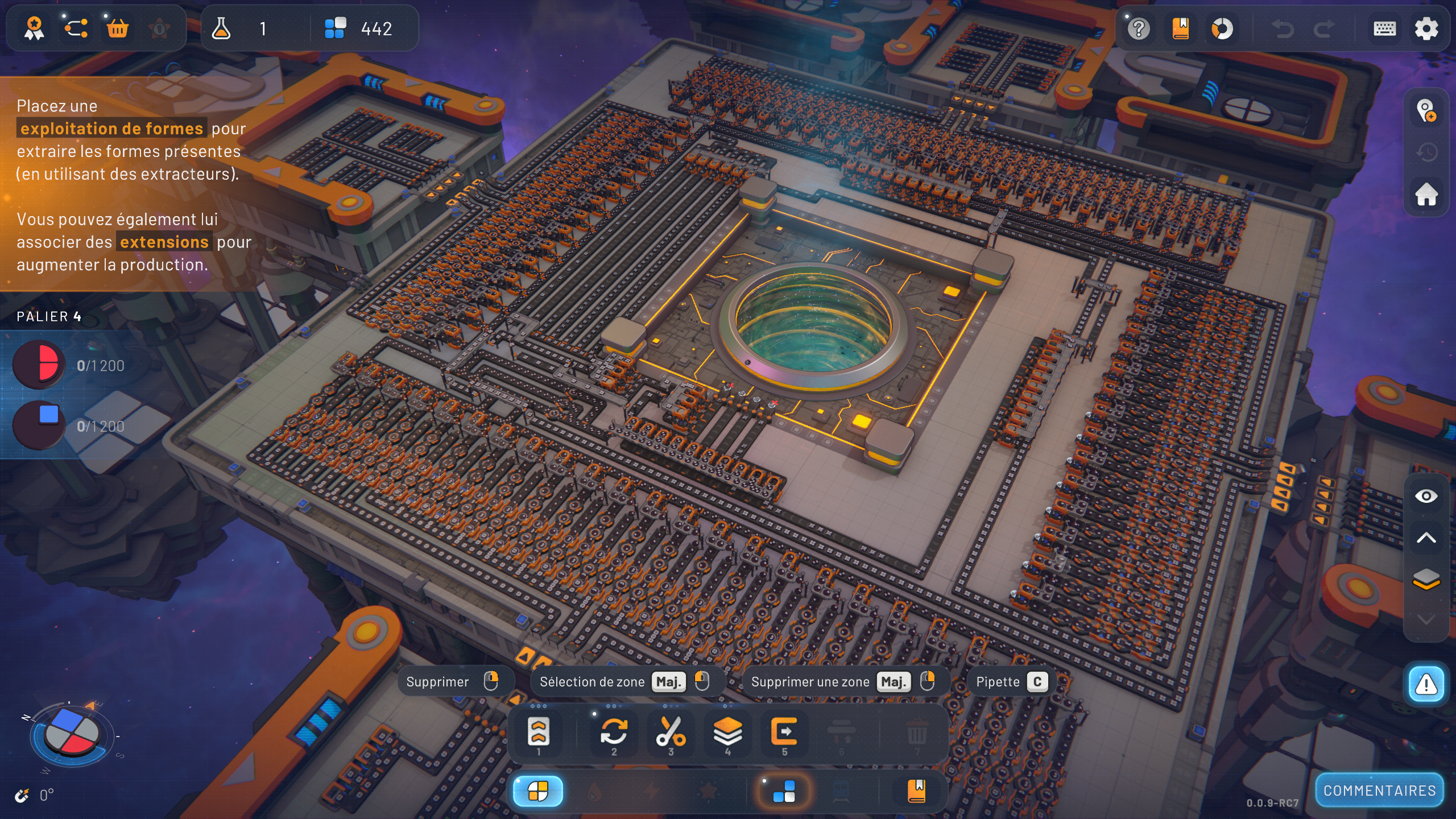Click the compass rotation widget
Viewport: 1456px width, 819px height.
[x=72, y=734]
